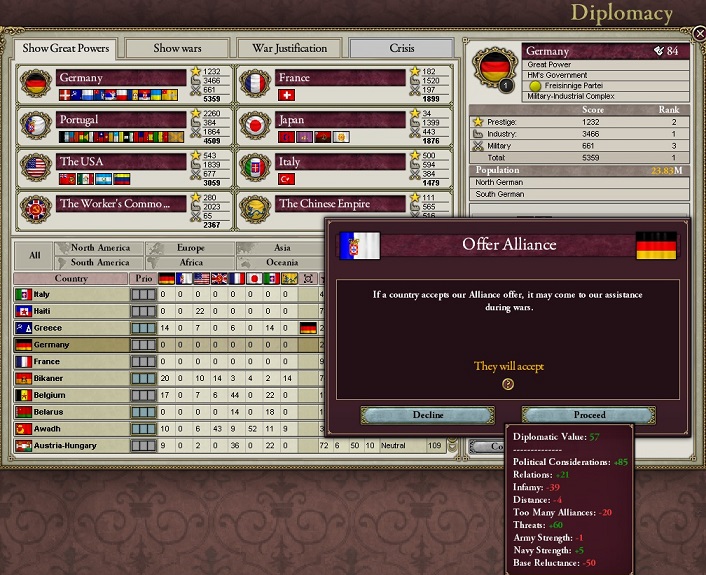Select Belgium row in country list
This screenshot has width=706, height=575.
(70, 395)
